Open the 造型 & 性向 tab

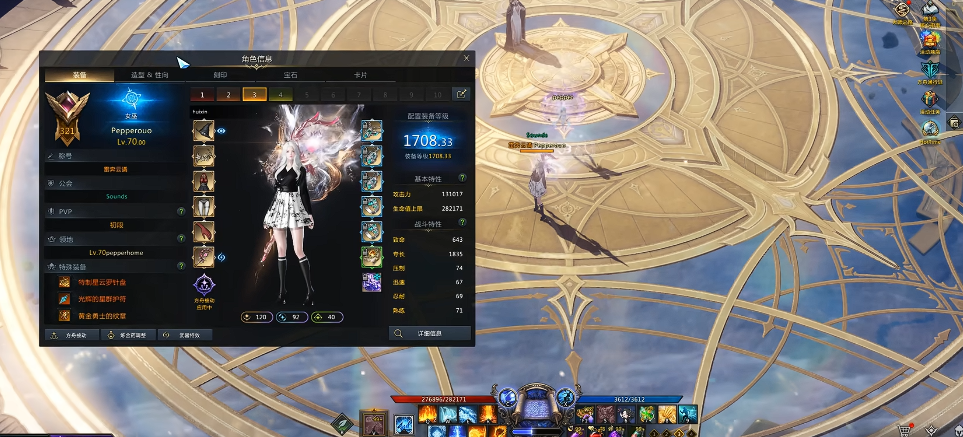click(149, 75)
